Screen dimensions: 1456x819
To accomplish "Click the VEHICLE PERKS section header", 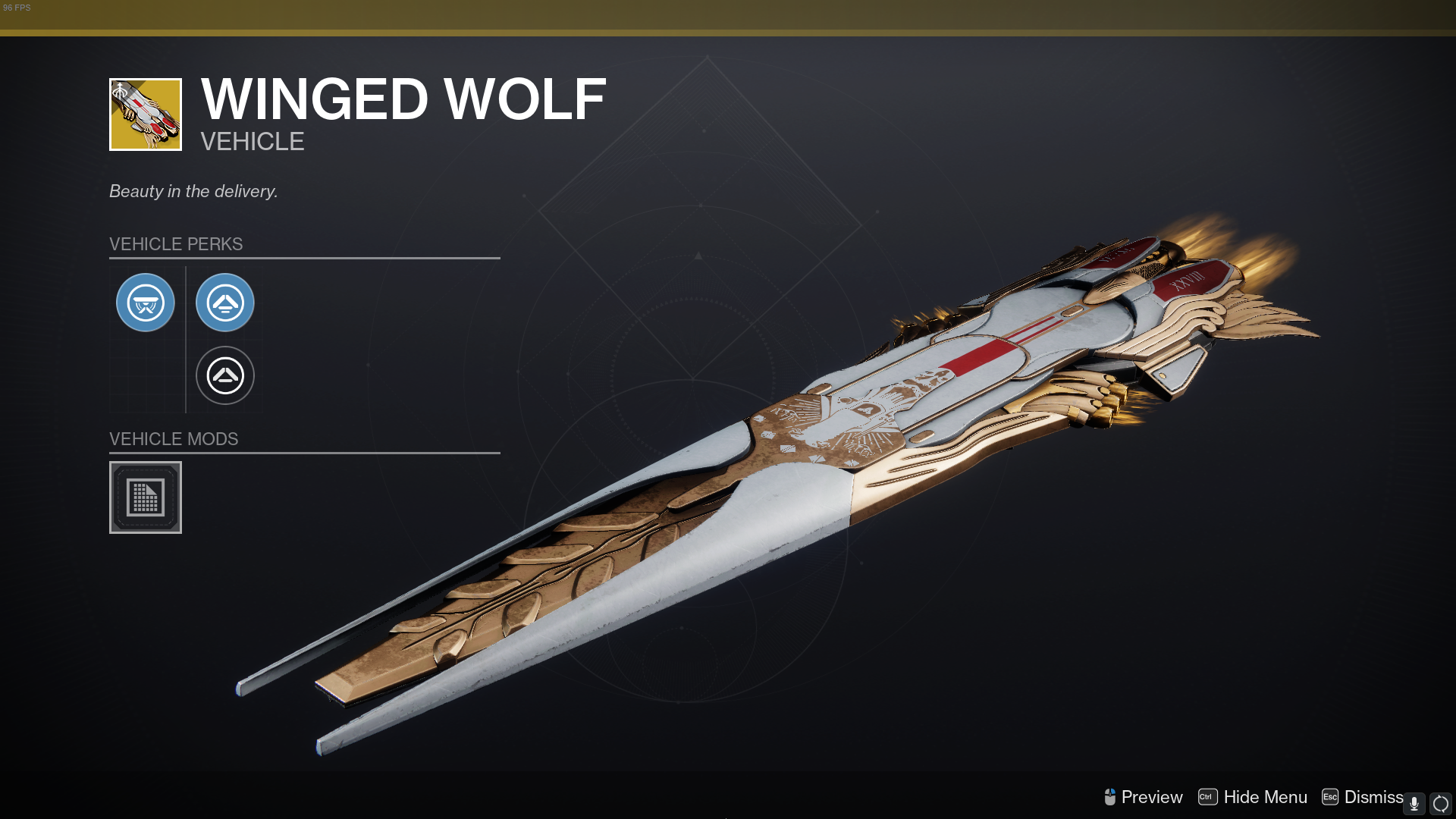I will tap(176, 243).
